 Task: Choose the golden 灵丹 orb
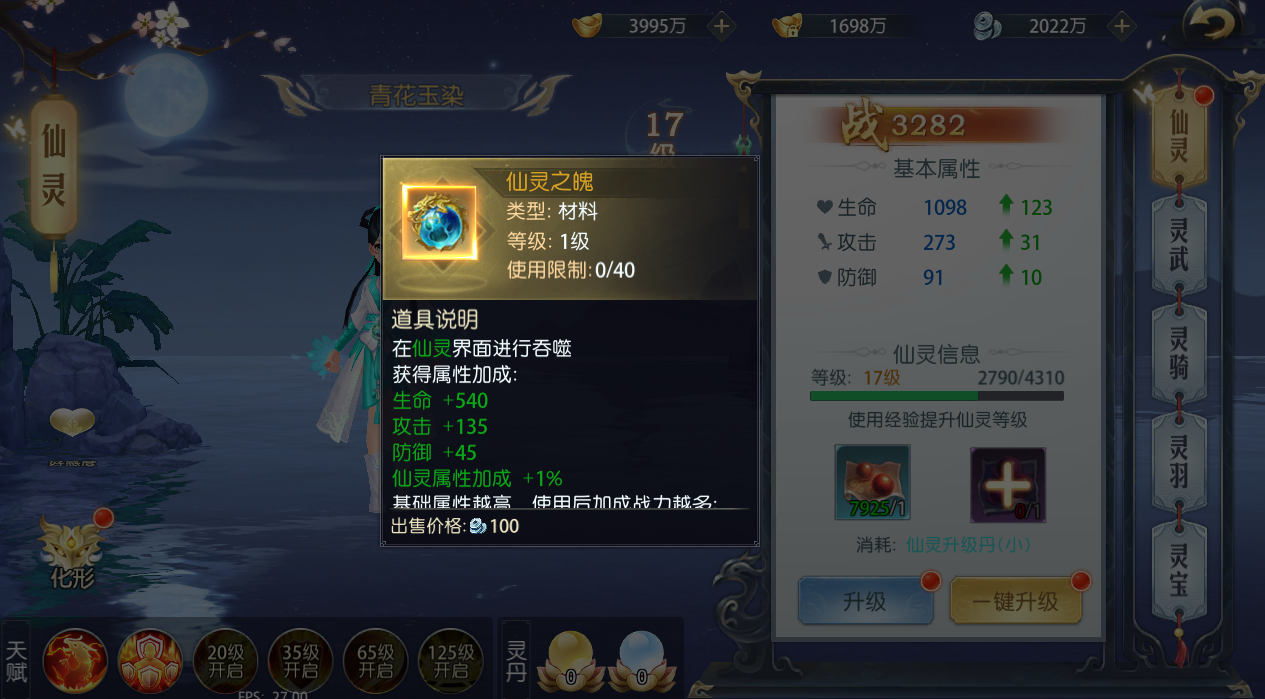(567, 658)
